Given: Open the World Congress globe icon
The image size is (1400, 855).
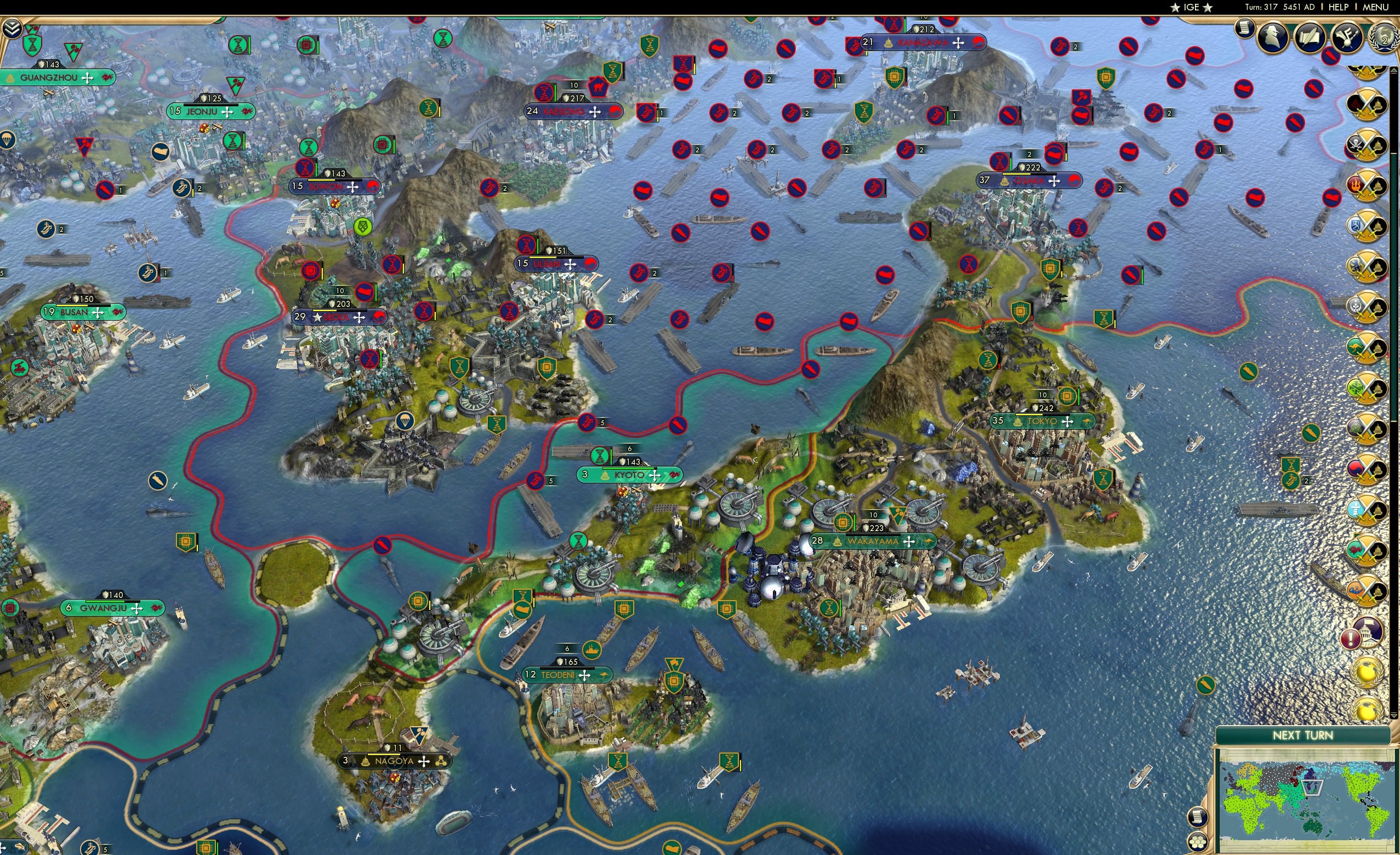Looking at the screenshot, I should click(x=1385, y=37).
